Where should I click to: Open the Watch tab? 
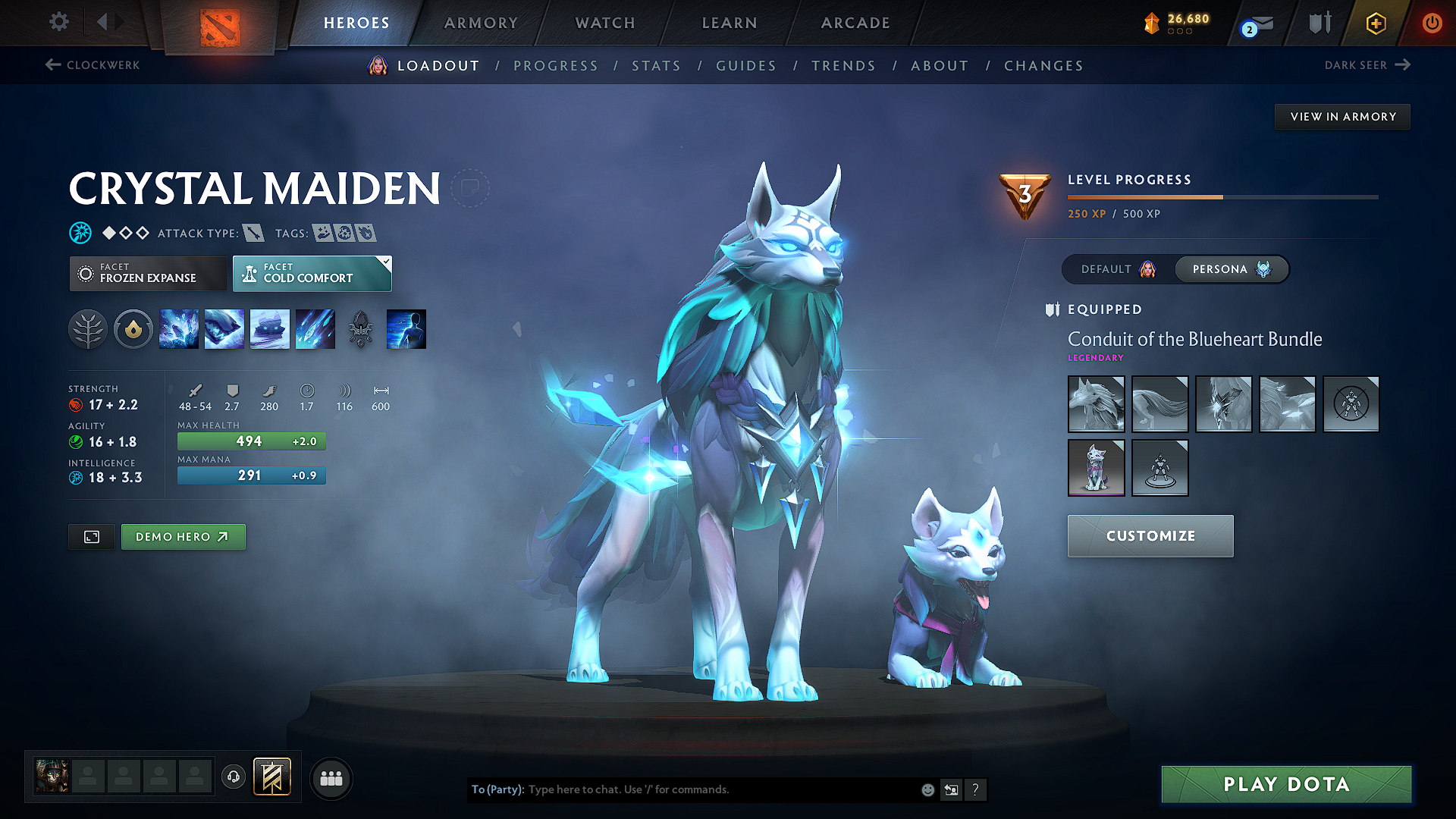point(605,23)
